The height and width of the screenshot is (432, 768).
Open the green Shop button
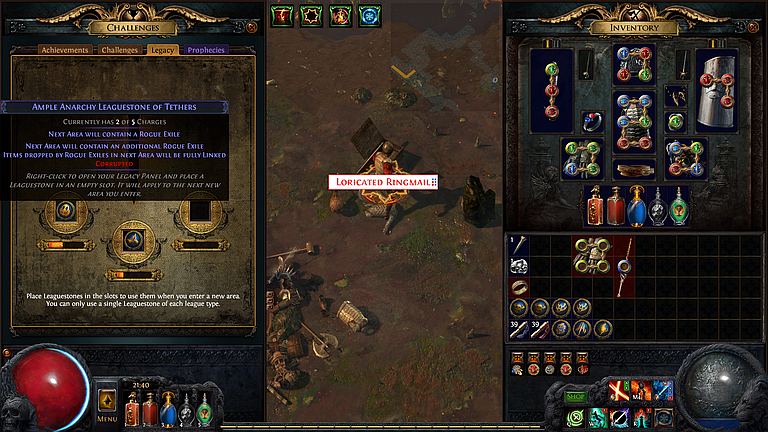pos(576,396)
